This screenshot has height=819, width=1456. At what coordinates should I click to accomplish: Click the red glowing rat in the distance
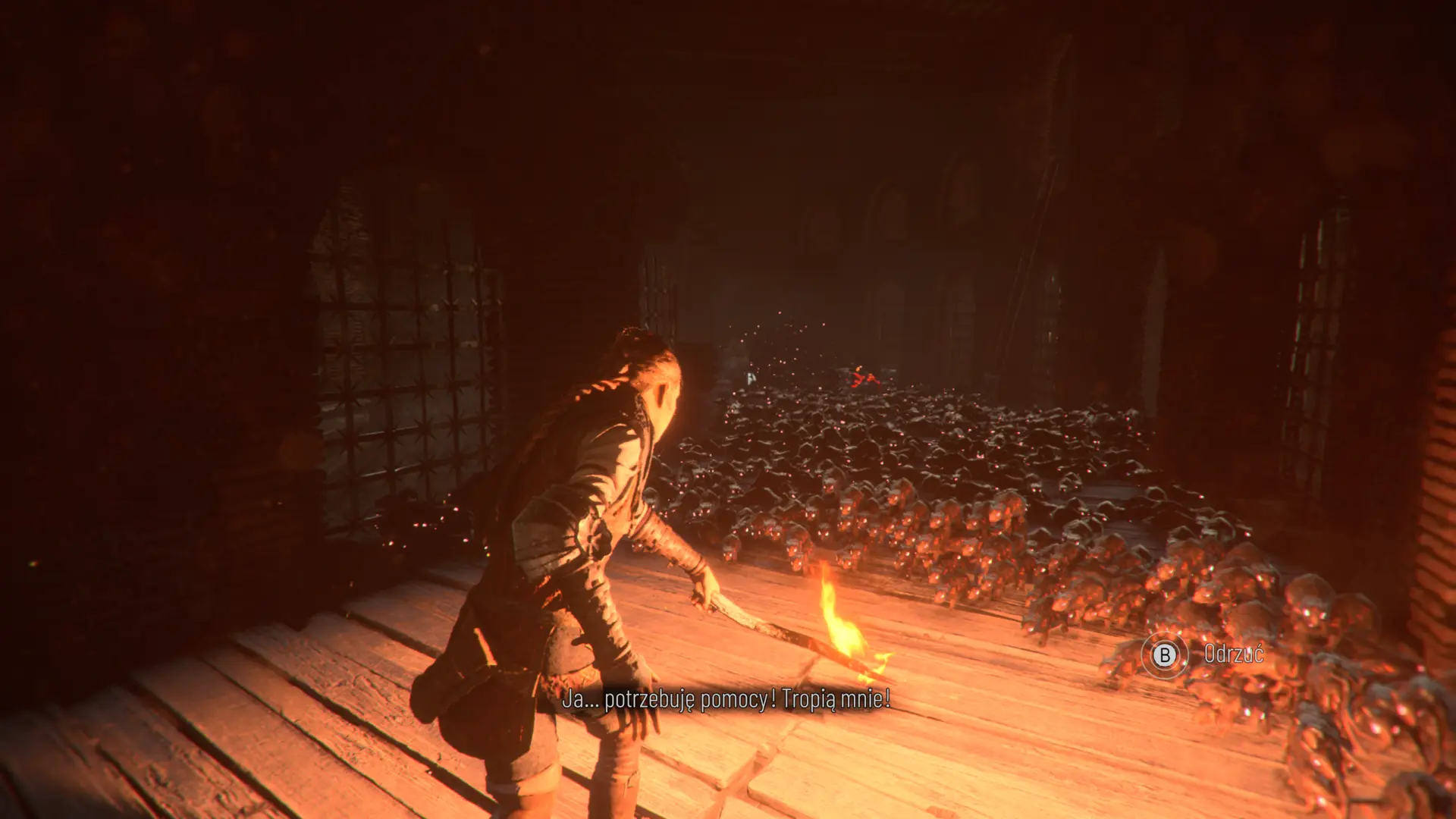tap(863, 377)
